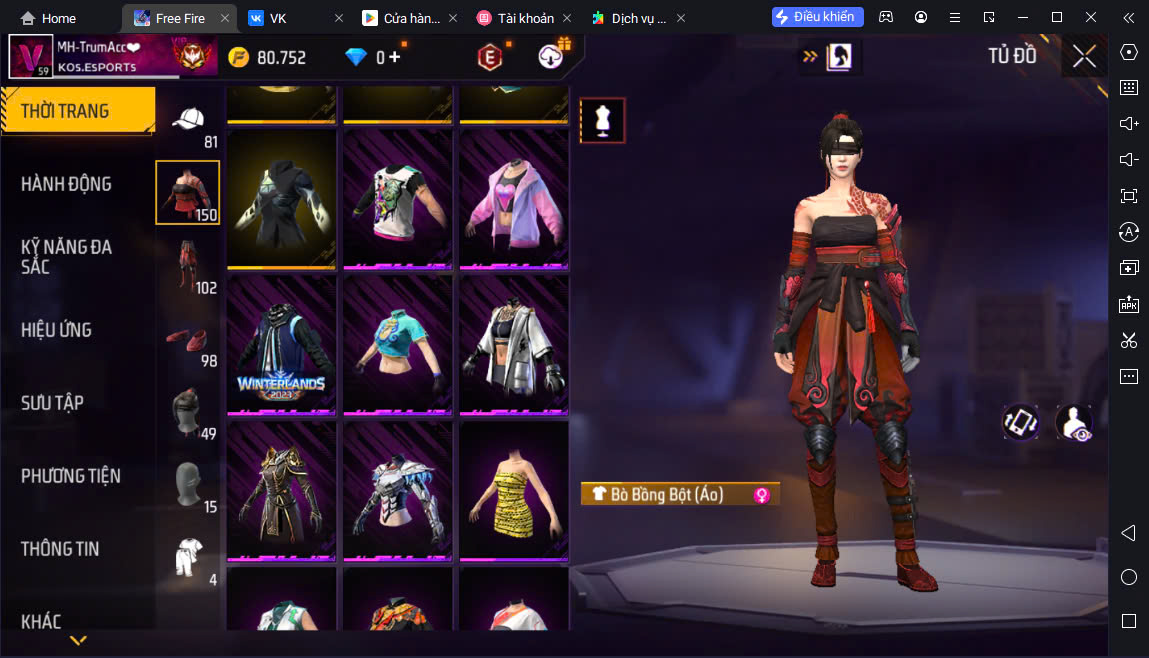Open the player profile avatar
The image size is (1149, 658).
click(x=30, y=57)
